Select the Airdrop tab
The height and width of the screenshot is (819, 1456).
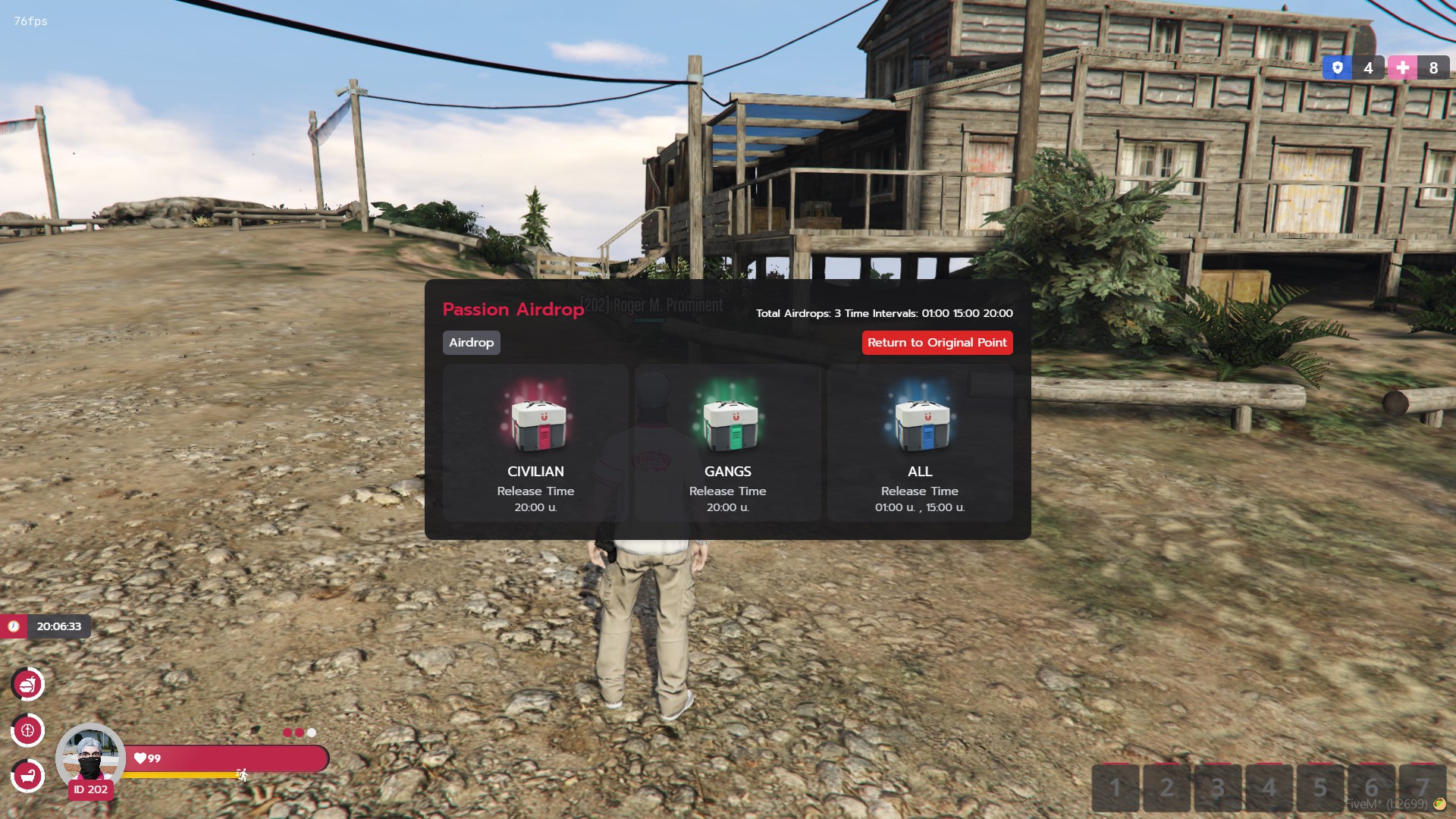click(471, 343)
